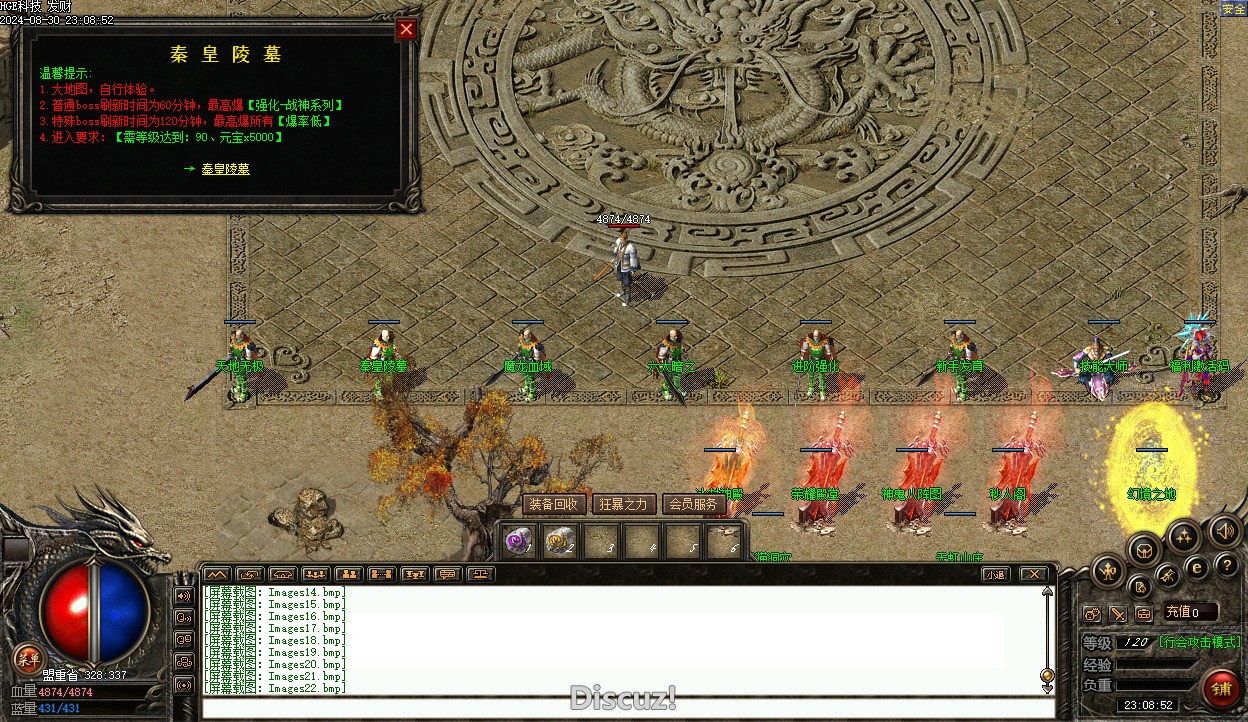Focus the chat text input field
The width and height of the screenshot is (1248, 722).
tap(620, 708)
